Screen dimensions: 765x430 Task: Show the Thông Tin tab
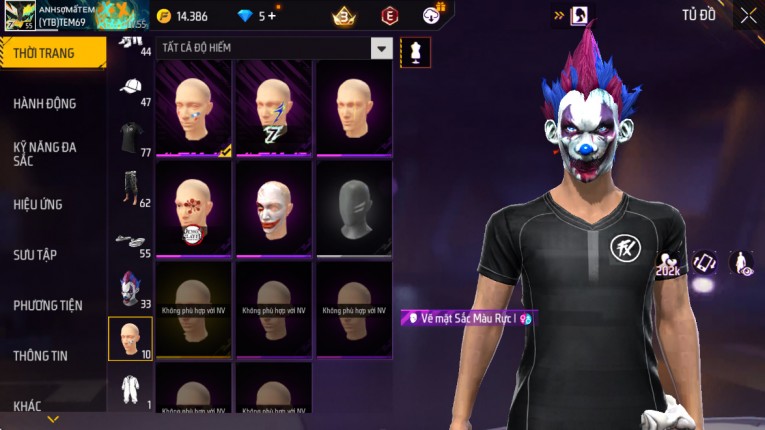(41, 355)
